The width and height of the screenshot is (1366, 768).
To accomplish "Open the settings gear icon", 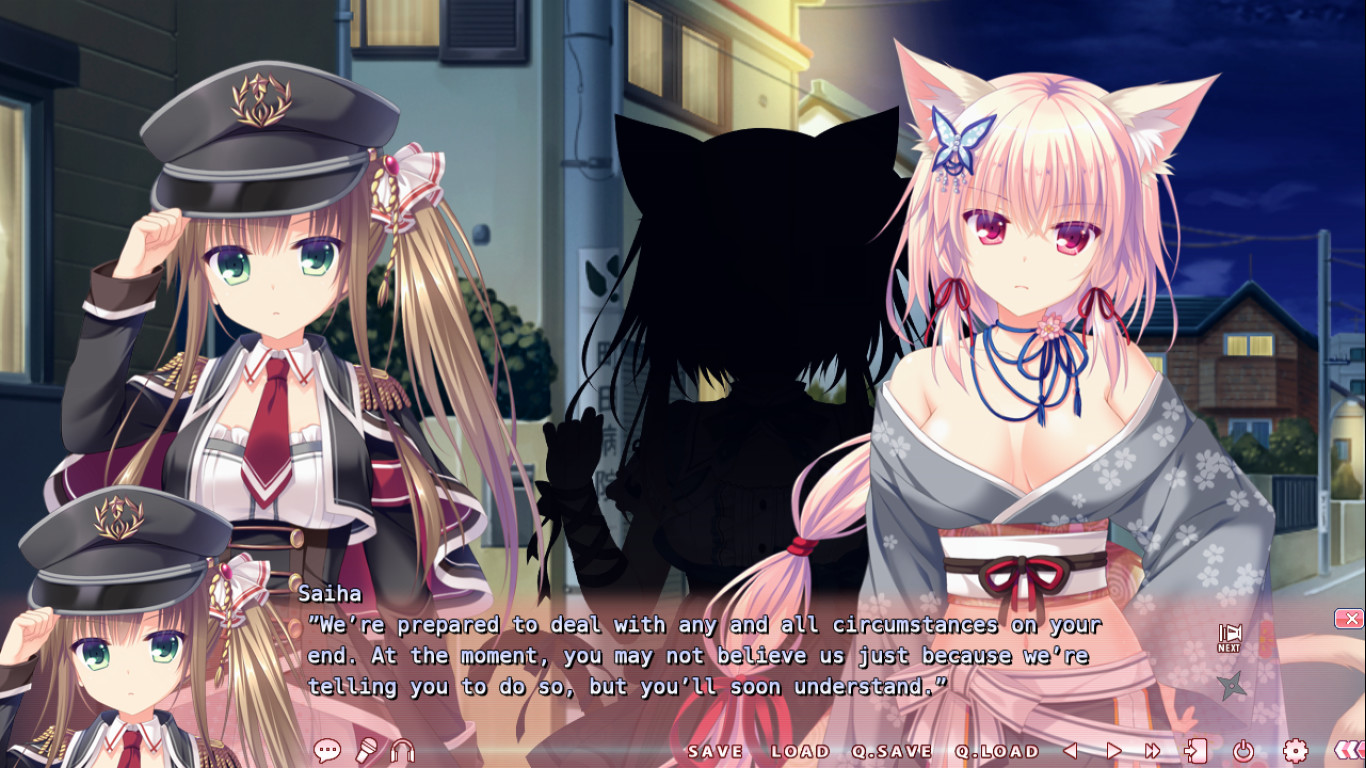I will tap(1296, 751).
